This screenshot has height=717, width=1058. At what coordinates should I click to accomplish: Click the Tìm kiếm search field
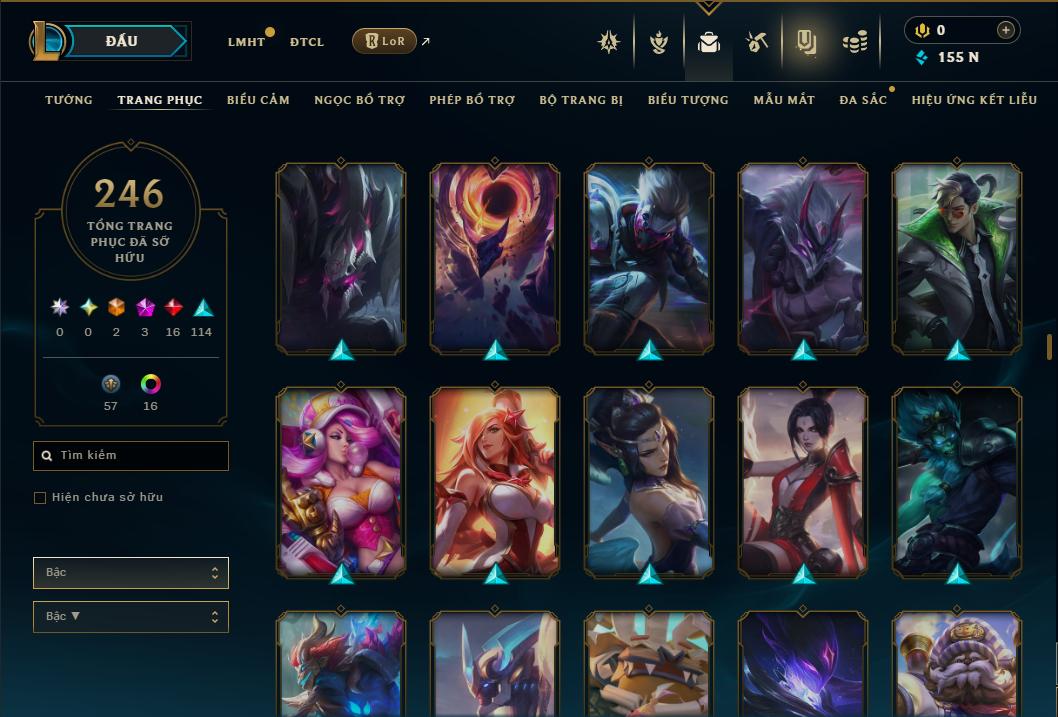[x=131, y=456]
